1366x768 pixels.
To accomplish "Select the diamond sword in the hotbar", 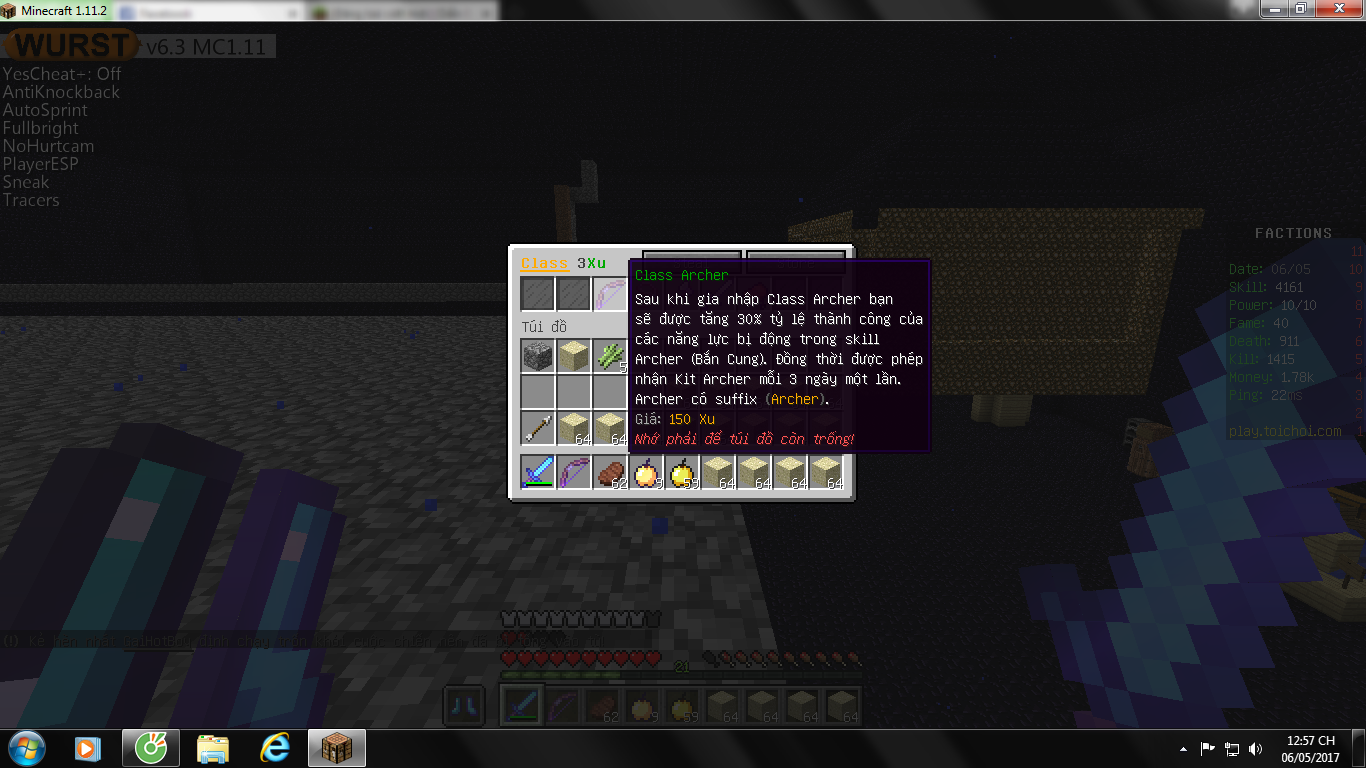I will (x=537, y=472).
